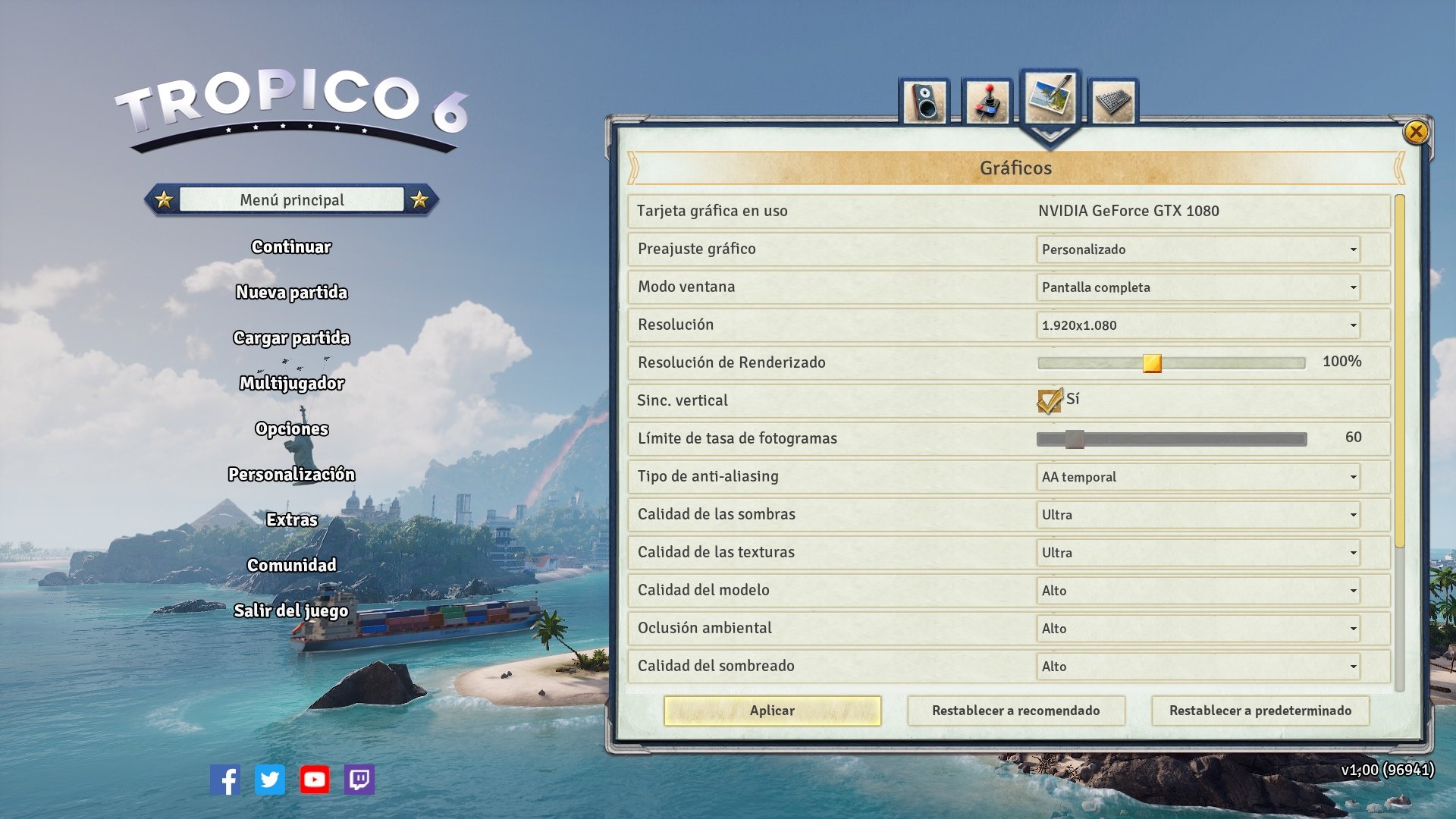Open the audio settings tab icon
Image resolution: width=1456 pixels, height=819 pixels.
pos(927,99)
